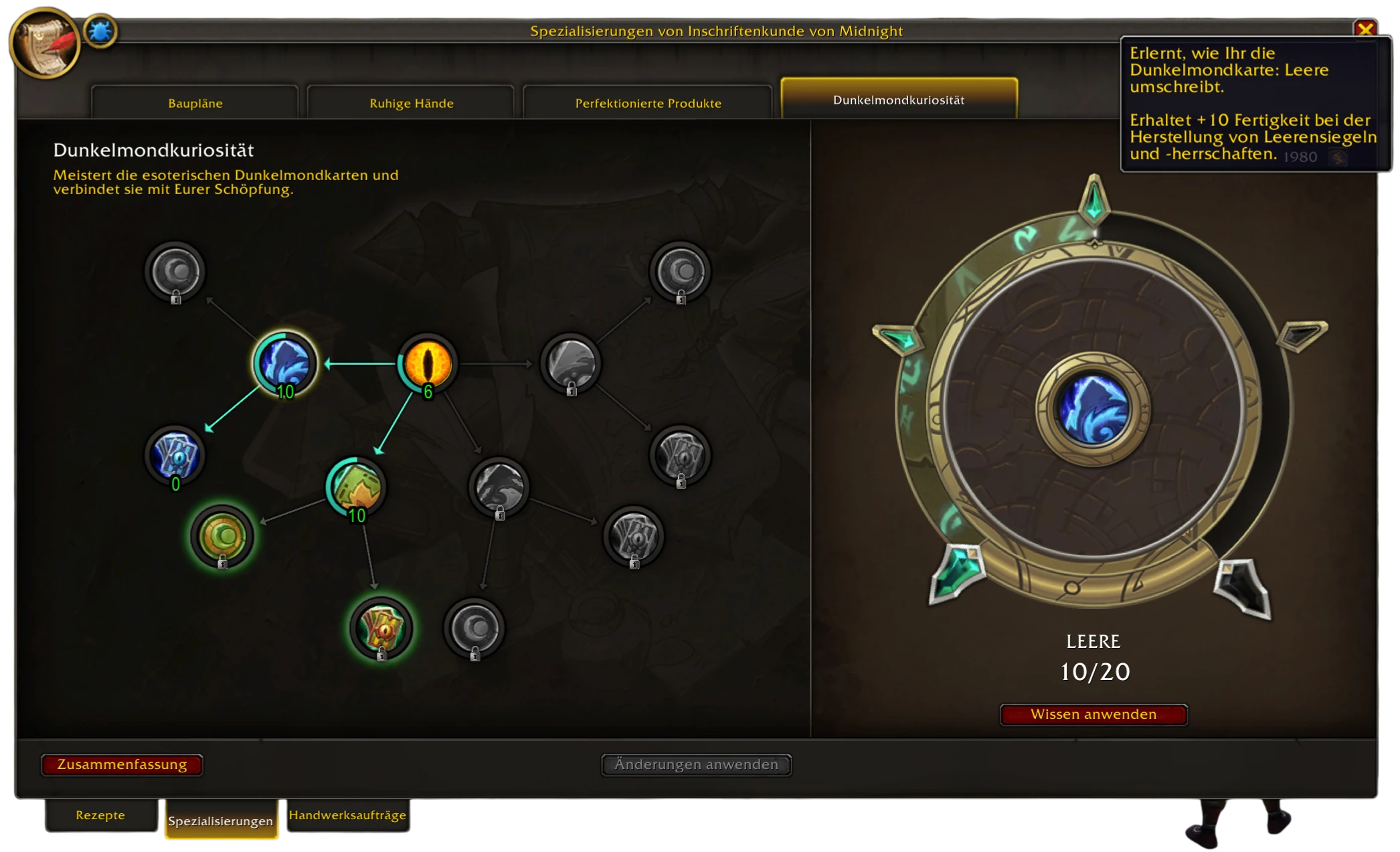Select the locked orange-green cards node

tap(381, 628)
